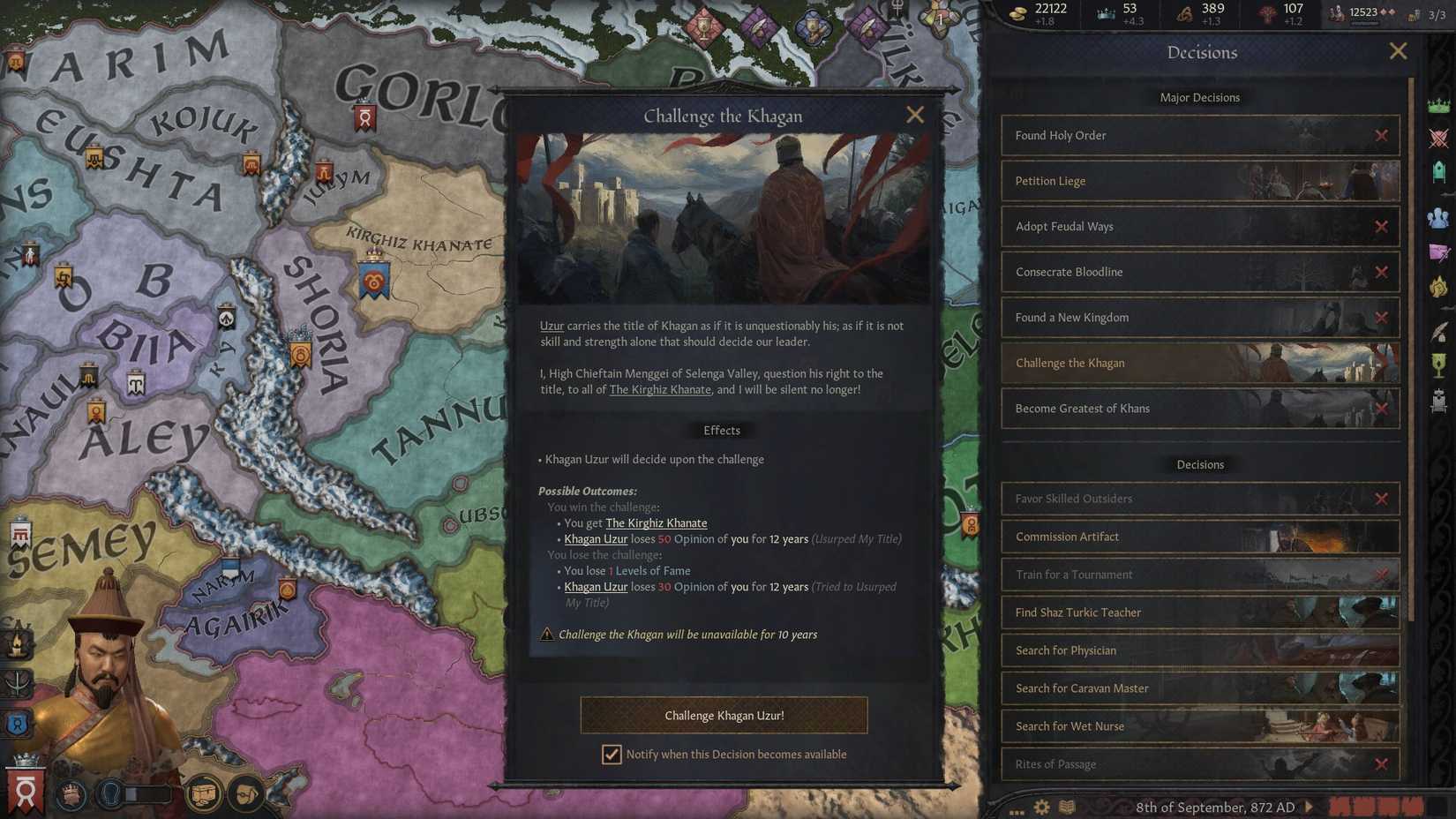Click the speed control slider next to the date
This screenshot has height=819, width=1456.
[1375, 806]
